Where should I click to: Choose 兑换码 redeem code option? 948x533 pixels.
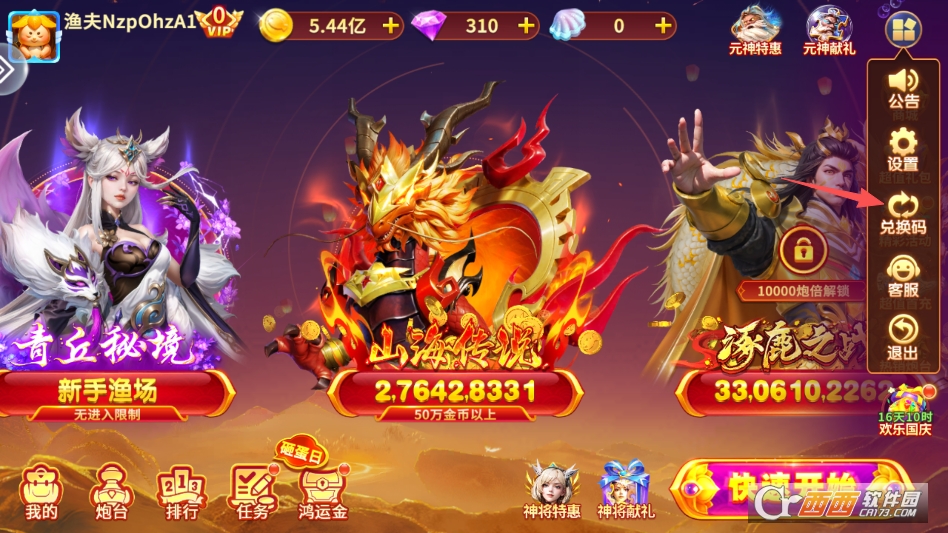tap(903, 212)
